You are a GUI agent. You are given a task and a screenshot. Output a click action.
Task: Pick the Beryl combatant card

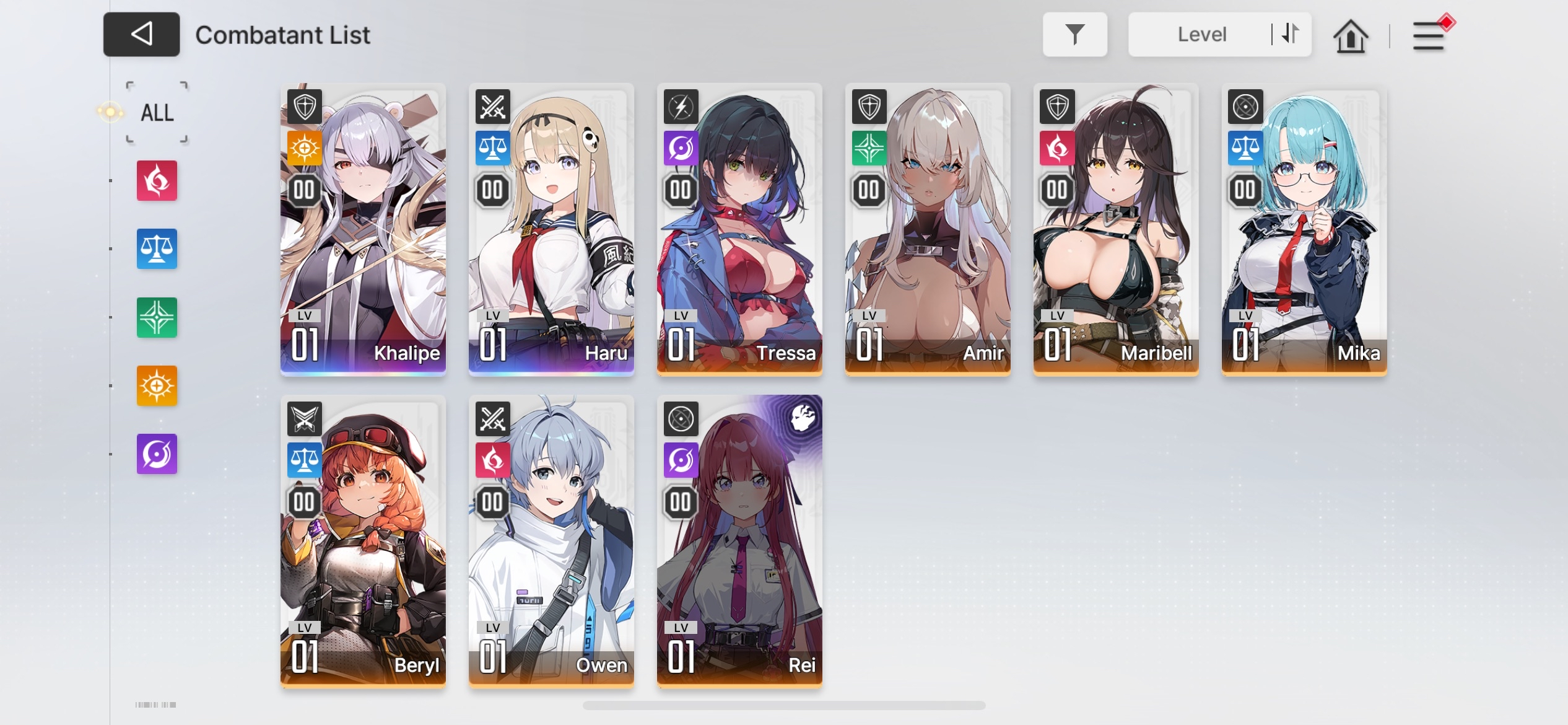pos(363,542)
